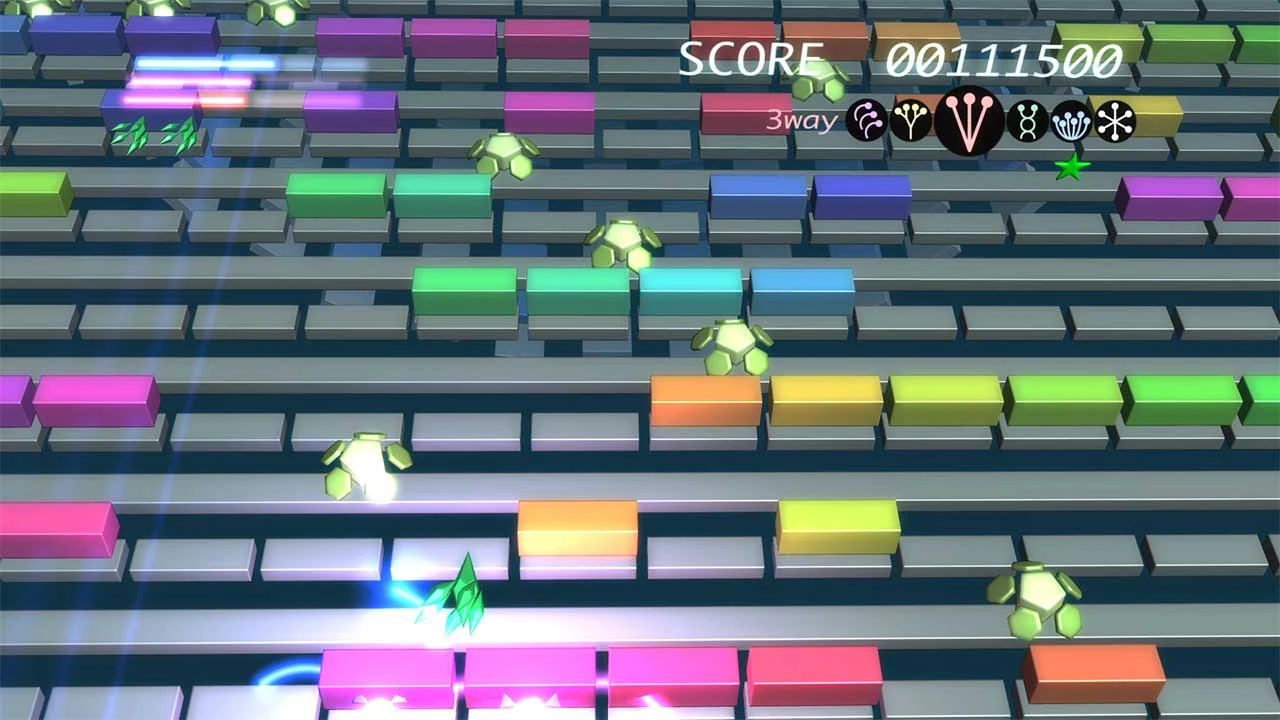Select the yellow spread-shot weapon icon
This screenshot has height=720, width=1280.
(911, 122)
